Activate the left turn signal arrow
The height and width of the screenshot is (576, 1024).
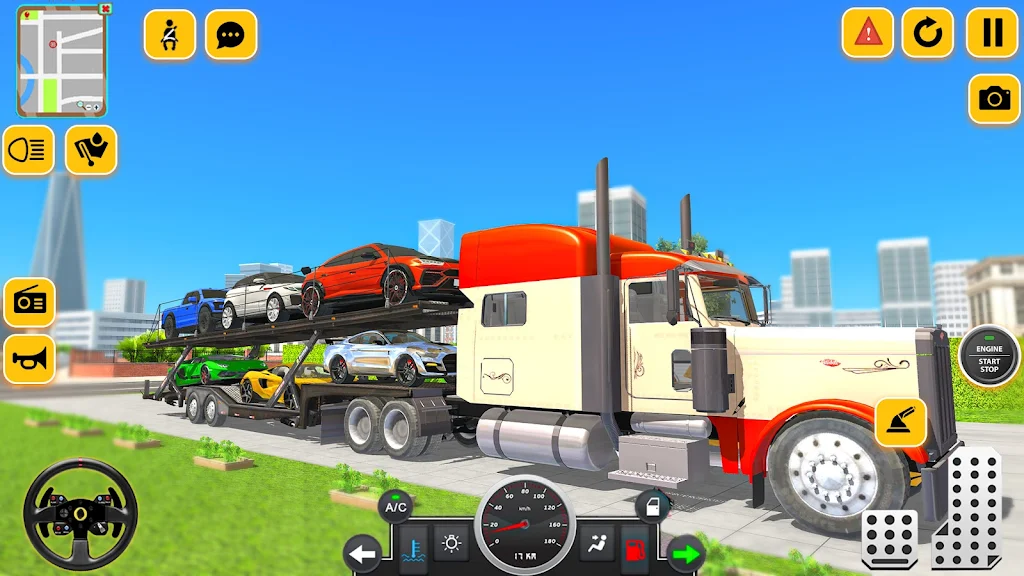(362, 553)
